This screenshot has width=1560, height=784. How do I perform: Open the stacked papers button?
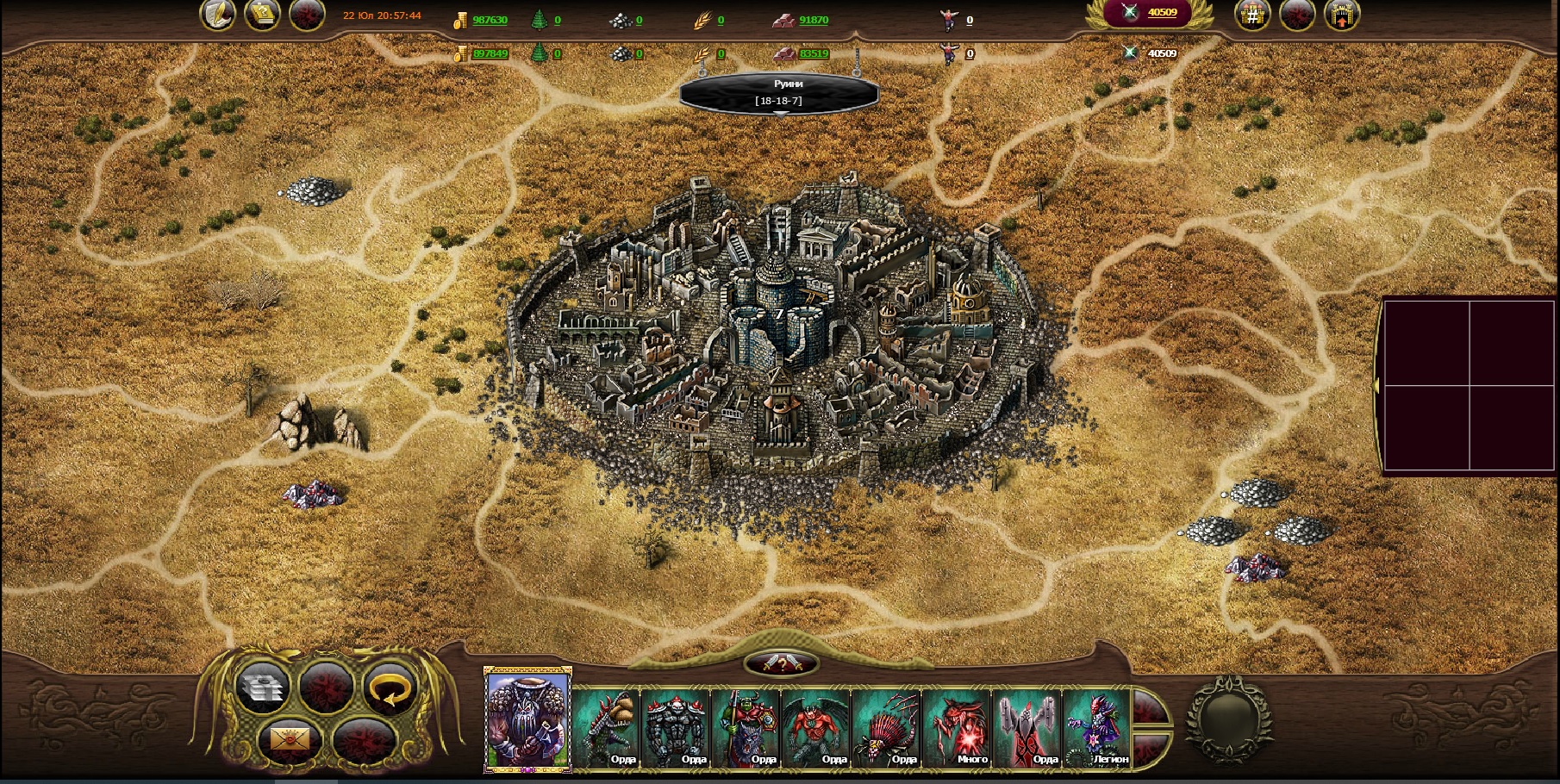[x=261, y=688]
